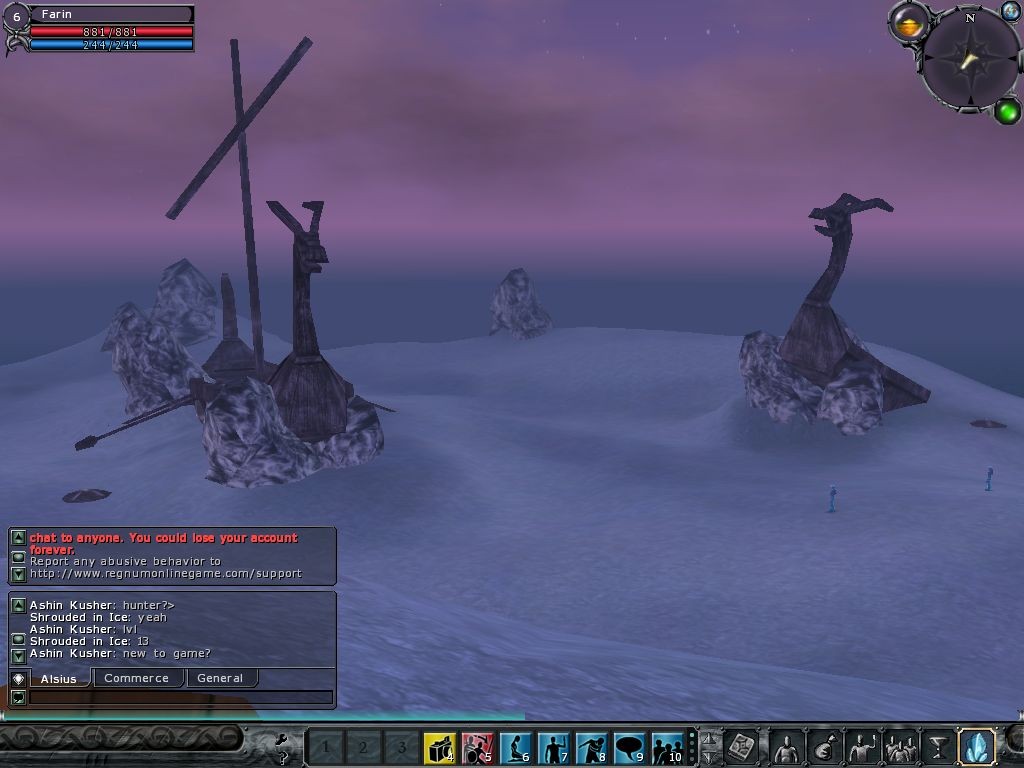Open the map from the bottom toolbar

(x=742, y=747)
